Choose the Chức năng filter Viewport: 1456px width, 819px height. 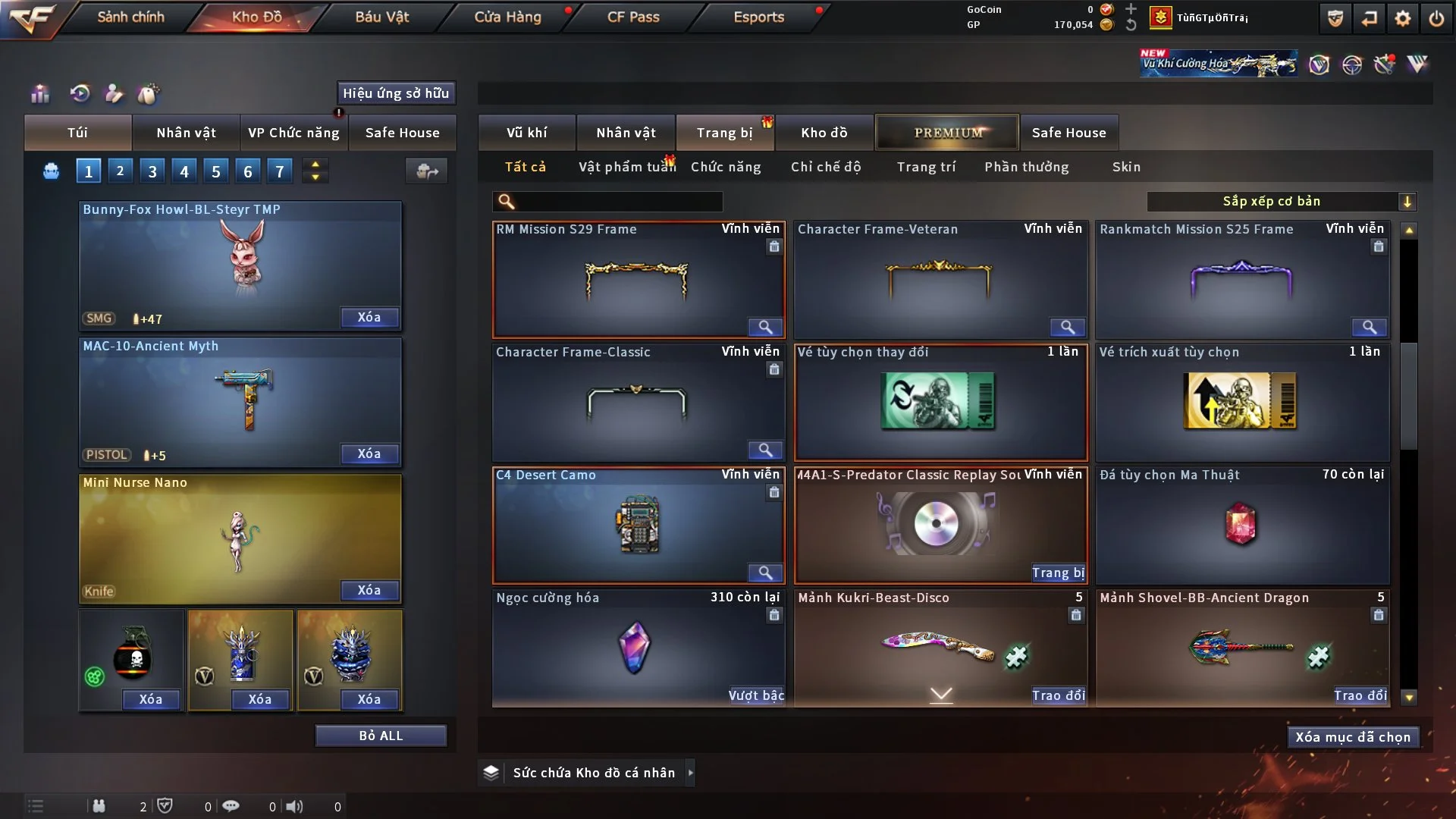pos(726,167)
